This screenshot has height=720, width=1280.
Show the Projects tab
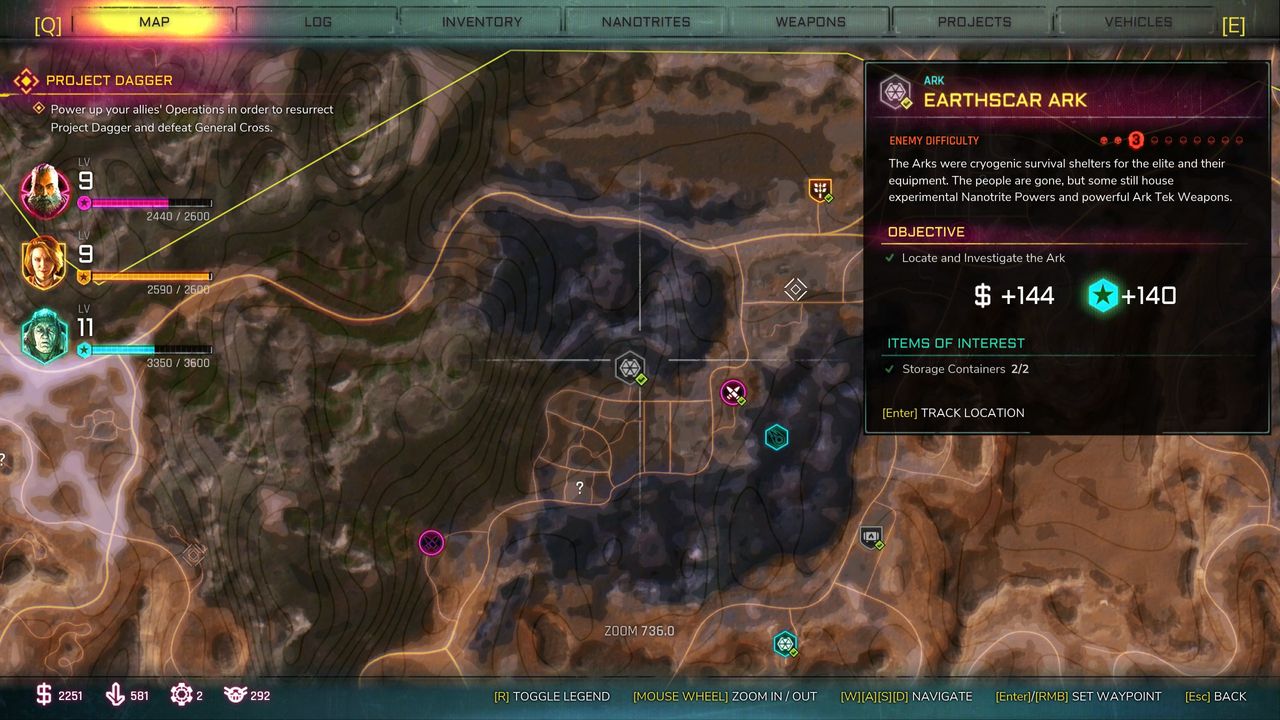click(974, 22)
